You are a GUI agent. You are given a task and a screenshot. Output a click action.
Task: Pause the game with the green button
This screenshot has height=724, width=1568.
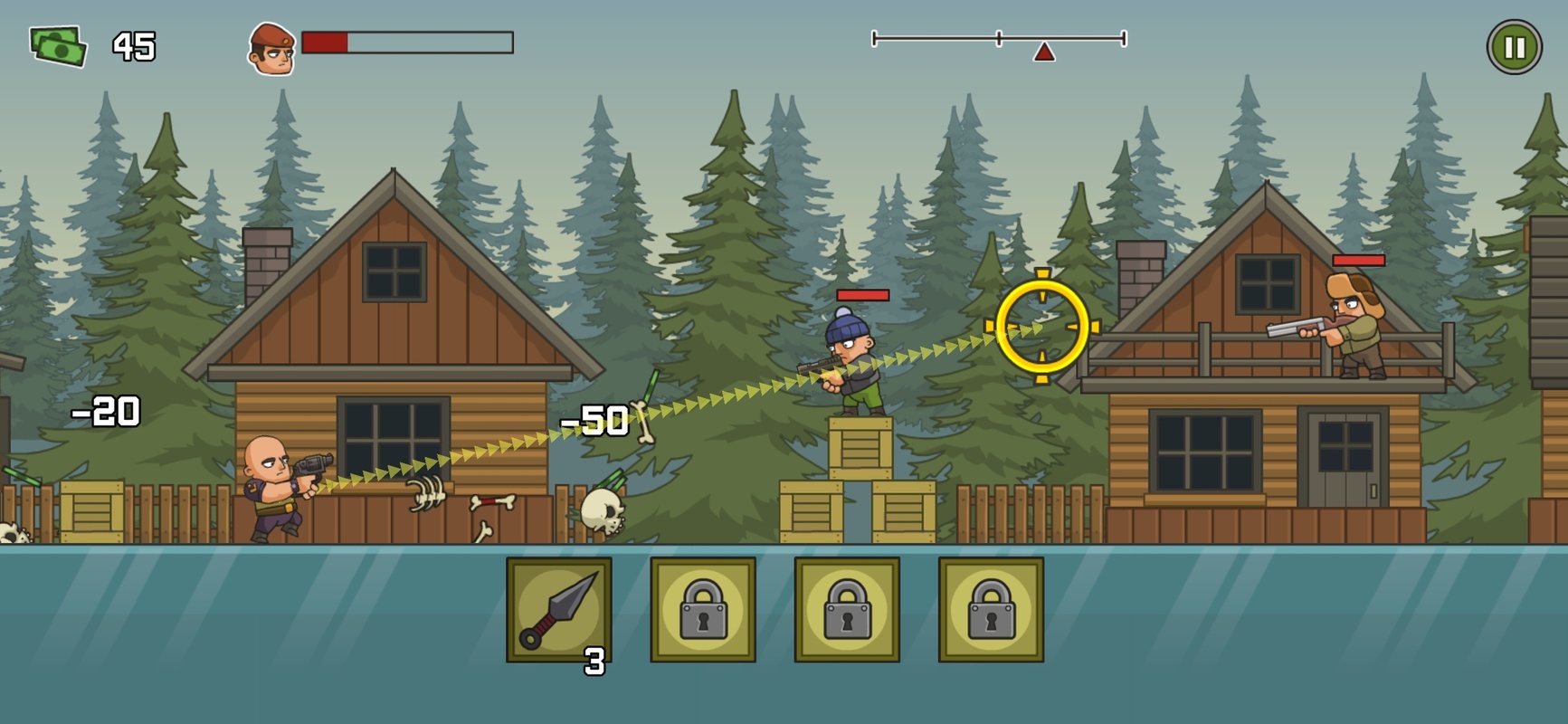click(x=1514, y=47)
